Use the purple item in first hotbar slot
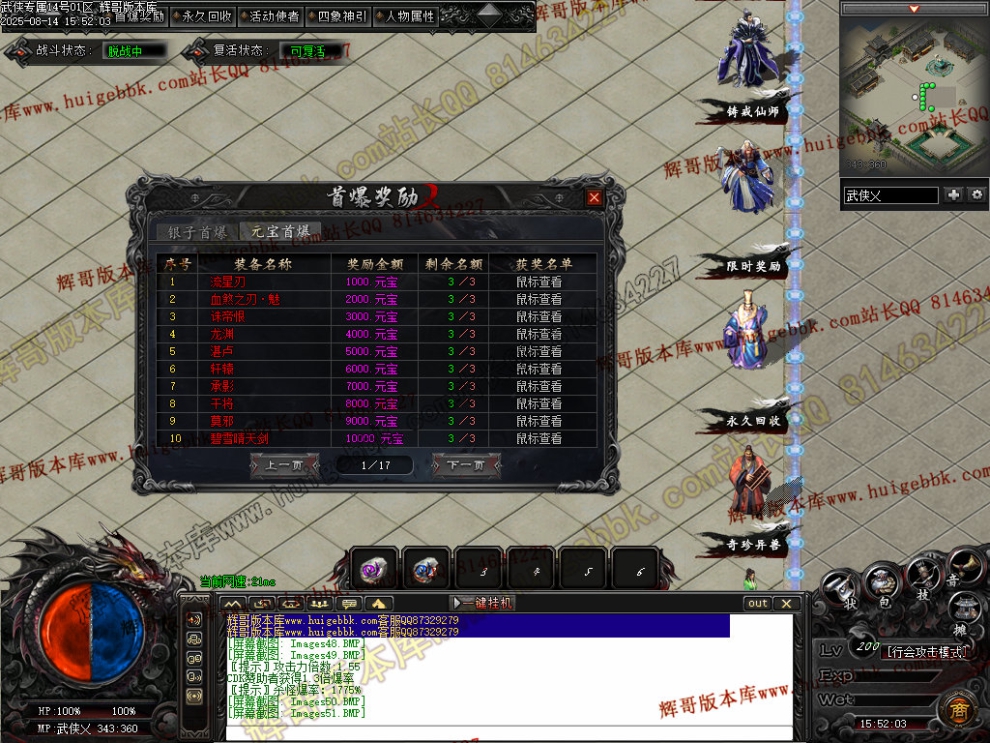 (373, 571)
